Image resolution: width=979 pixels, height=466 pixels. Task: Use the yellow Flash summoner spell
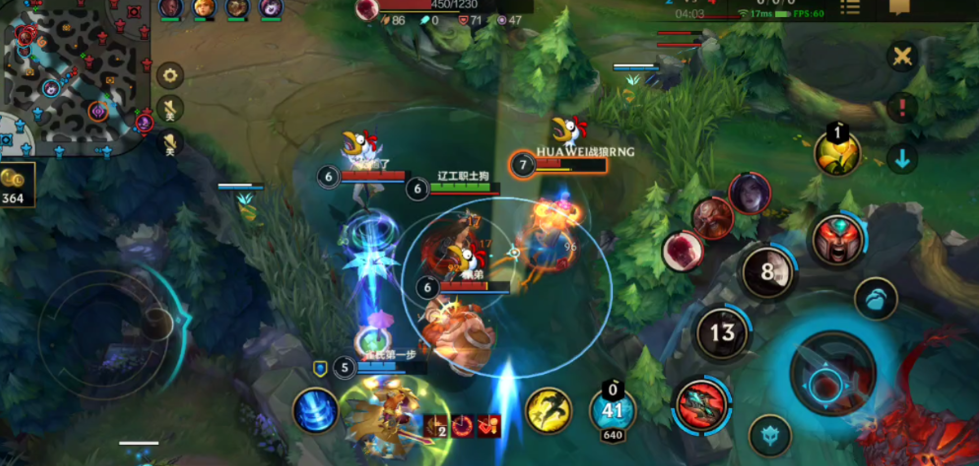click(x=548, y=410)
